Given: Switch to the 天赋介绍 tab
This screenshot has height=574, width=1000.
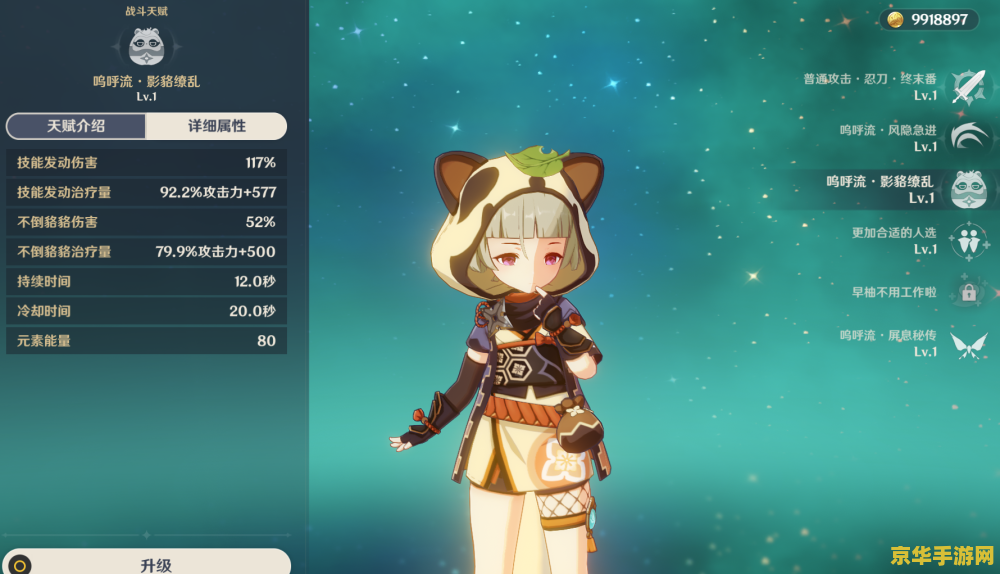Looking at the screenshot, I should (x=76, y=126).
